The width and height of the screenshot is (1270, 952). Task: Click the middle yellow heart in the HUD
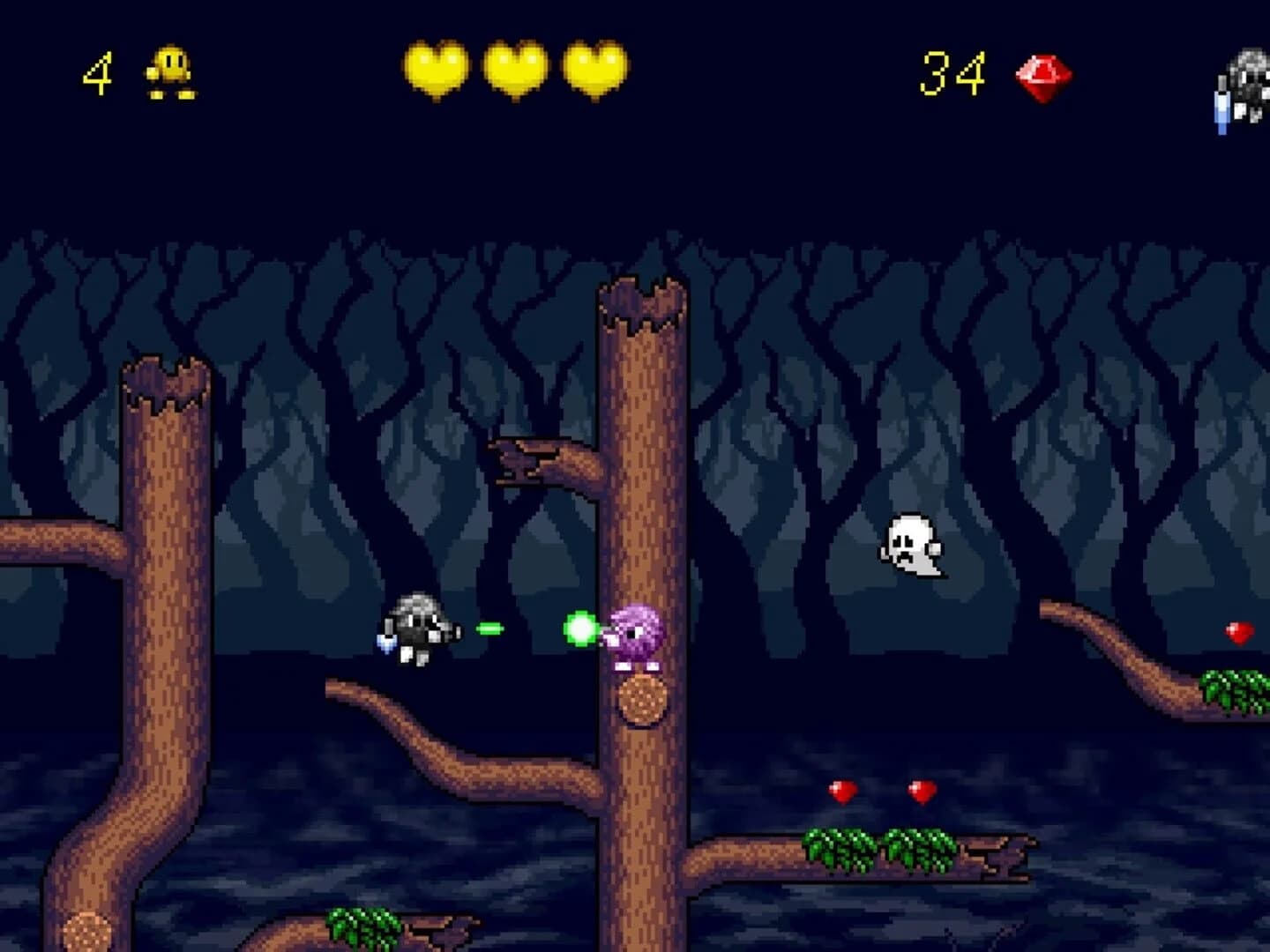tap(516, 69)
